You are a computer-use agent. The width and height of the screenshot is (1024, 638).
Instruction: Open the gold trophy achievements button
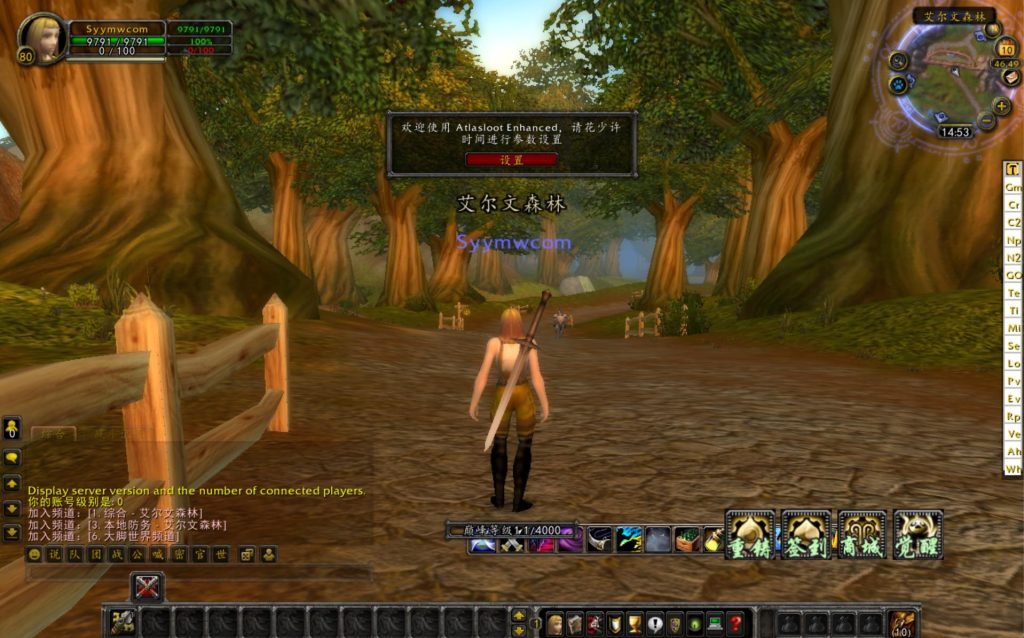pos(635,624)
